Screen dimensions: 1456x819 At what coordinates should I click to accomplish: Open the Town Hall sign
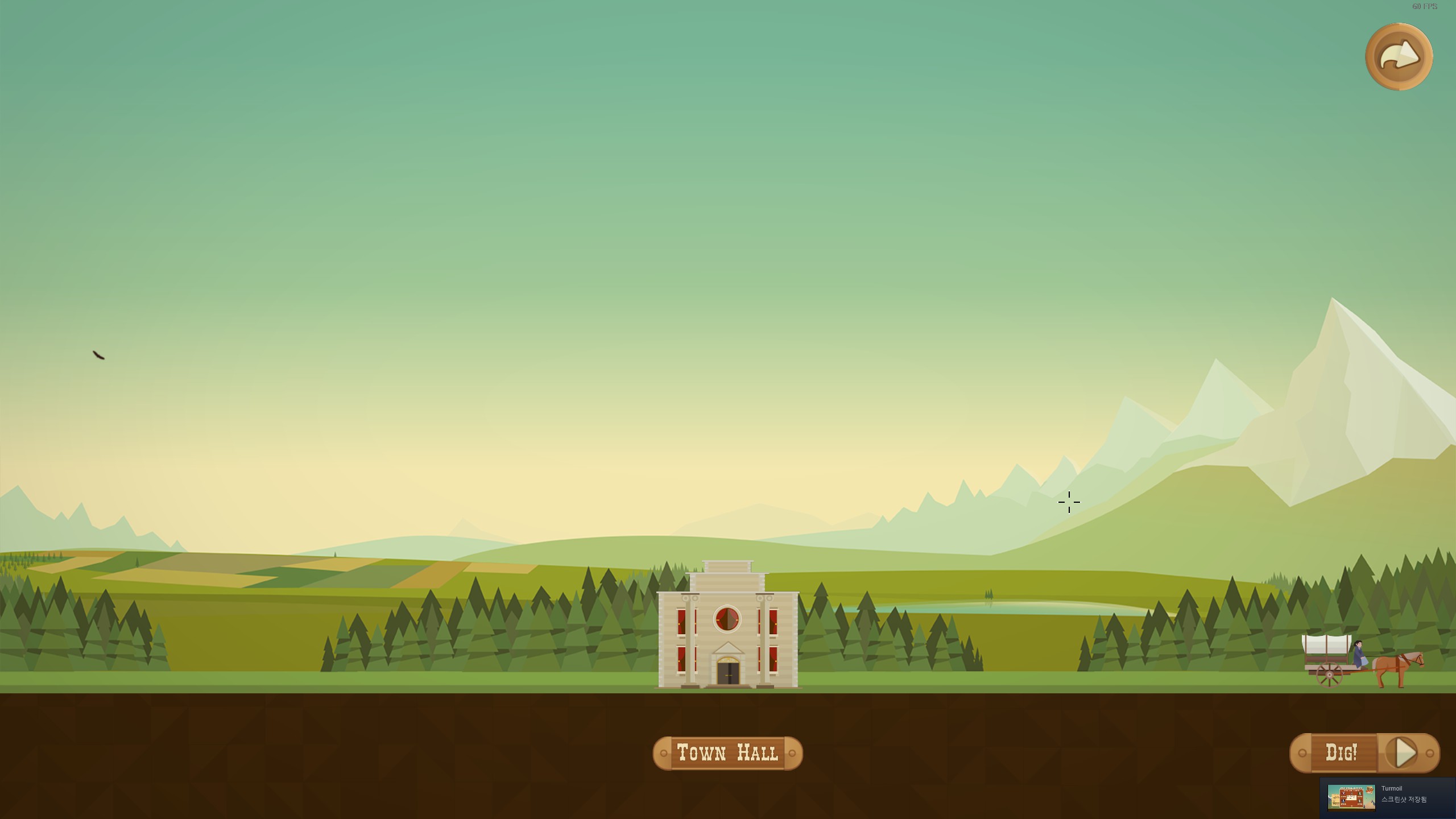point(727,753)
